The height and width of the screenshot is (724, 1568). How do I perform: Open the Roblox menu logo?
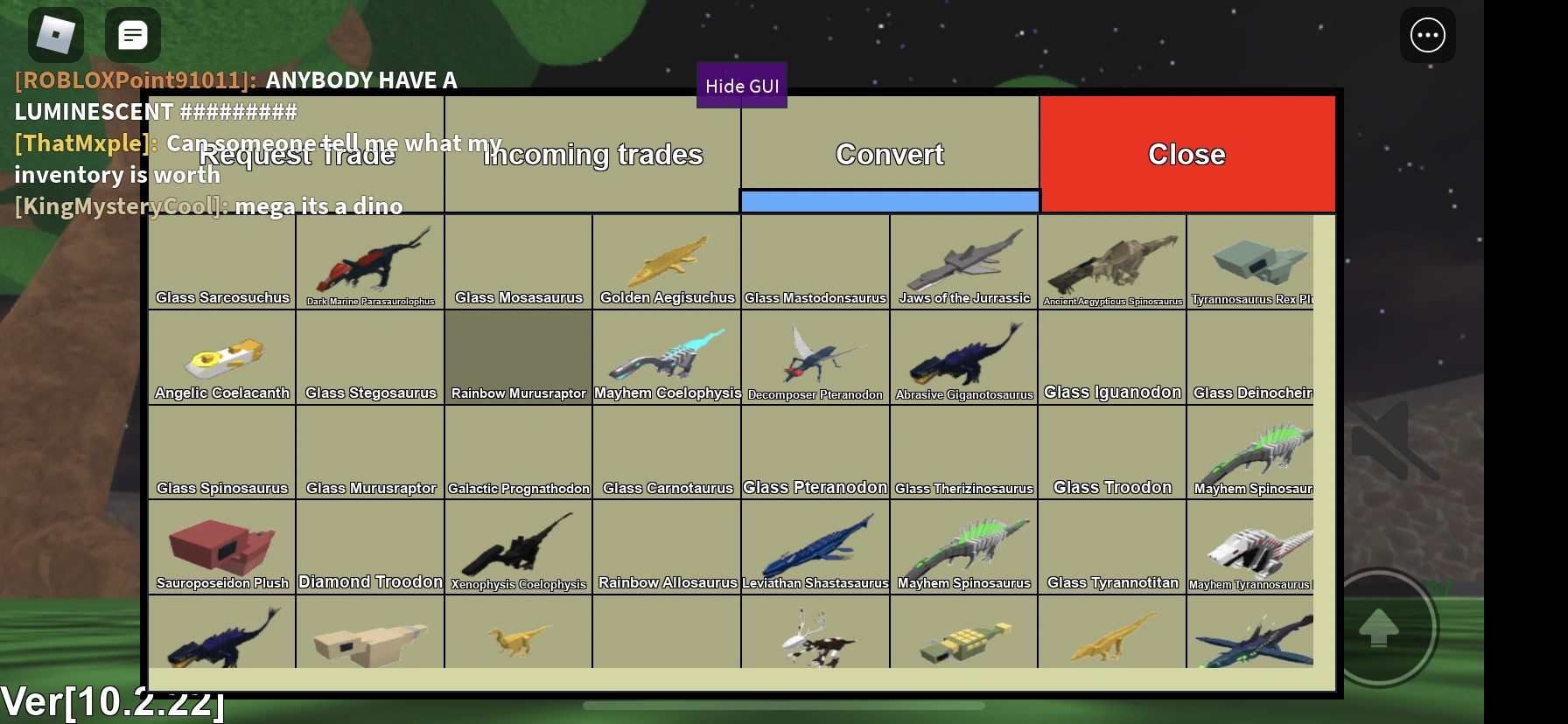55,34
